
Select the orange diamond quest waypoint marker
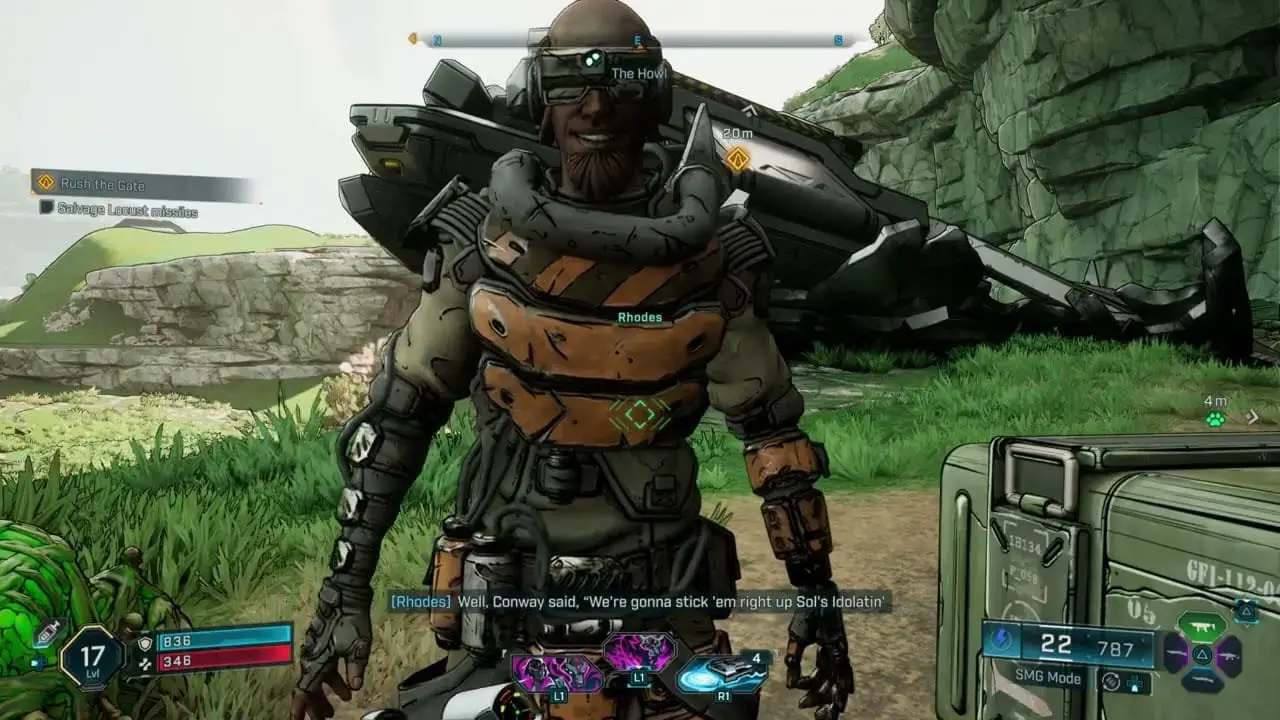pyautogui.click(x=737, y=158)
